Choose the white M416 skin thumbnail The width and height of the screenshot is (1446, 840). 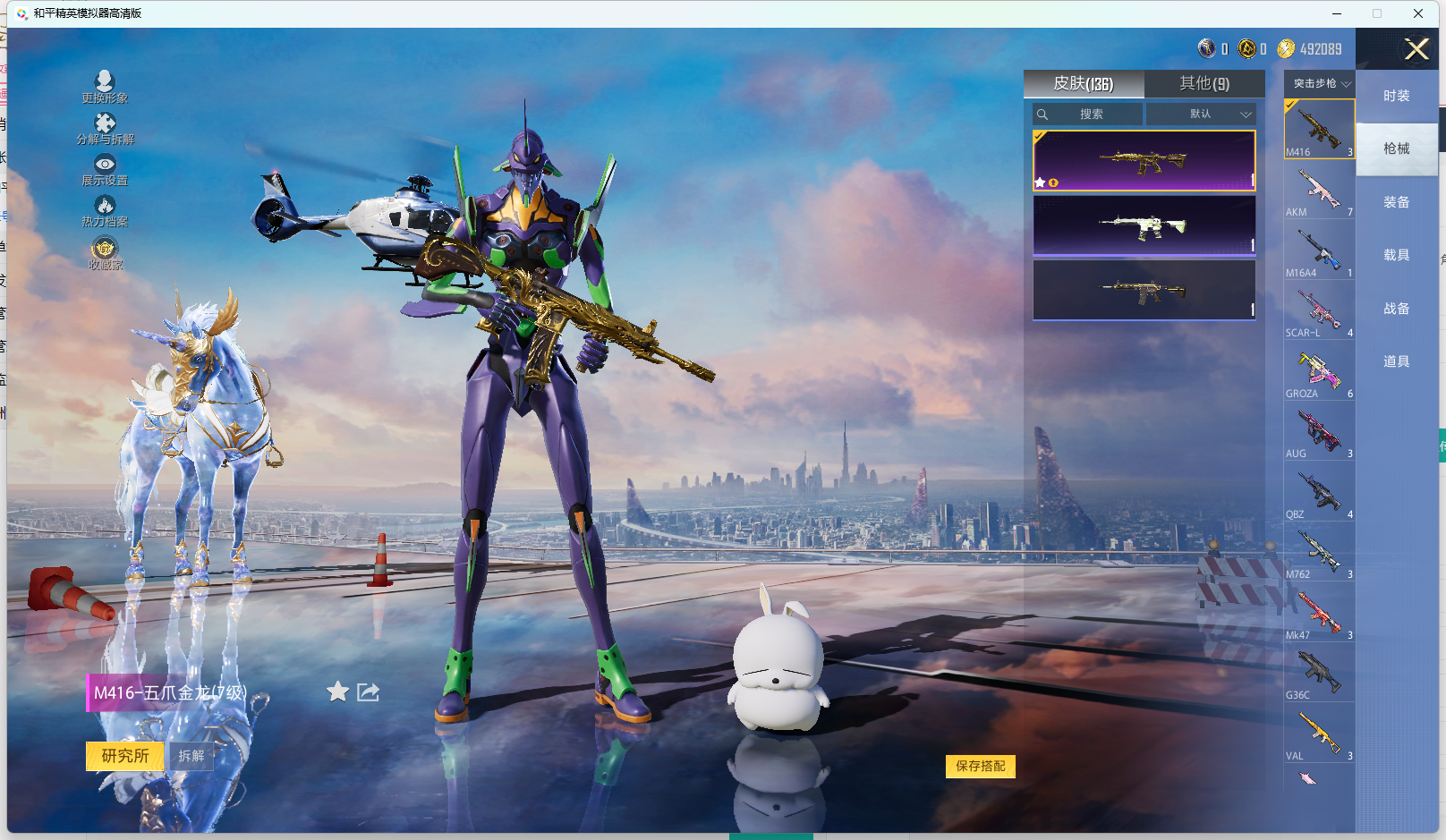click(1144, 226)
